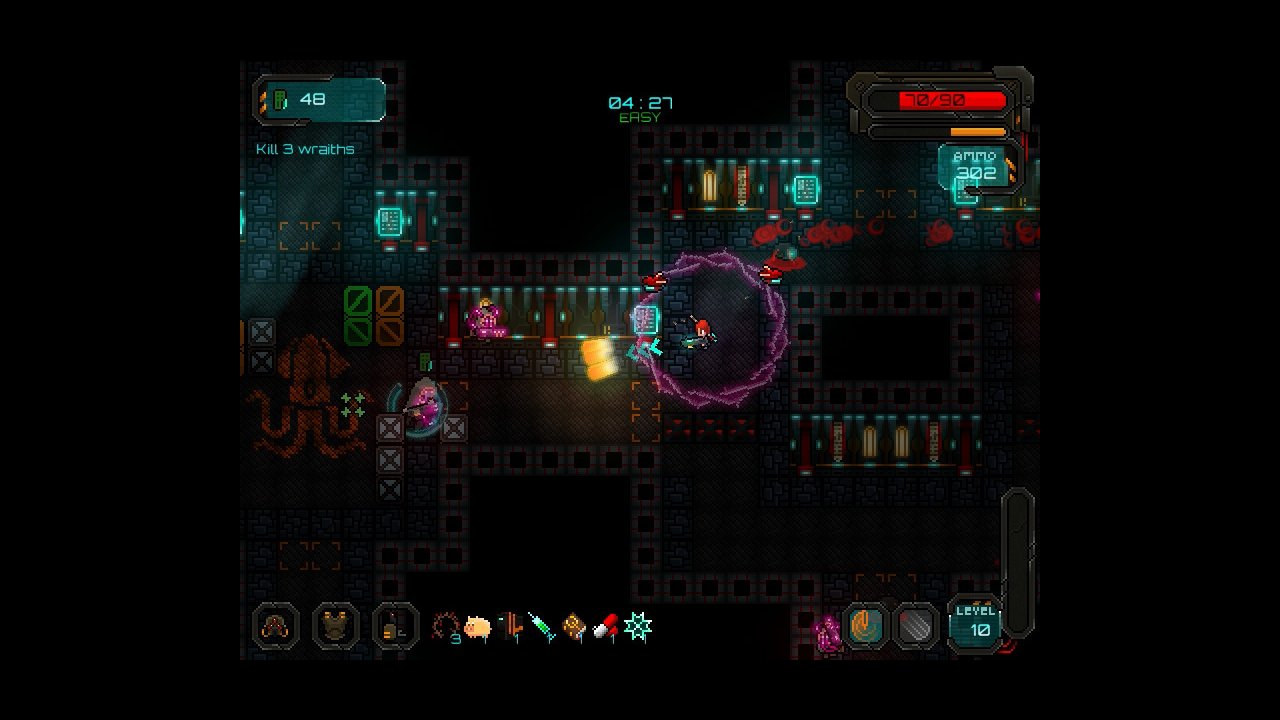The width and height of the screenshot is (1280, 720).
Task: Use the green syringe item
Action: point(541,627)
